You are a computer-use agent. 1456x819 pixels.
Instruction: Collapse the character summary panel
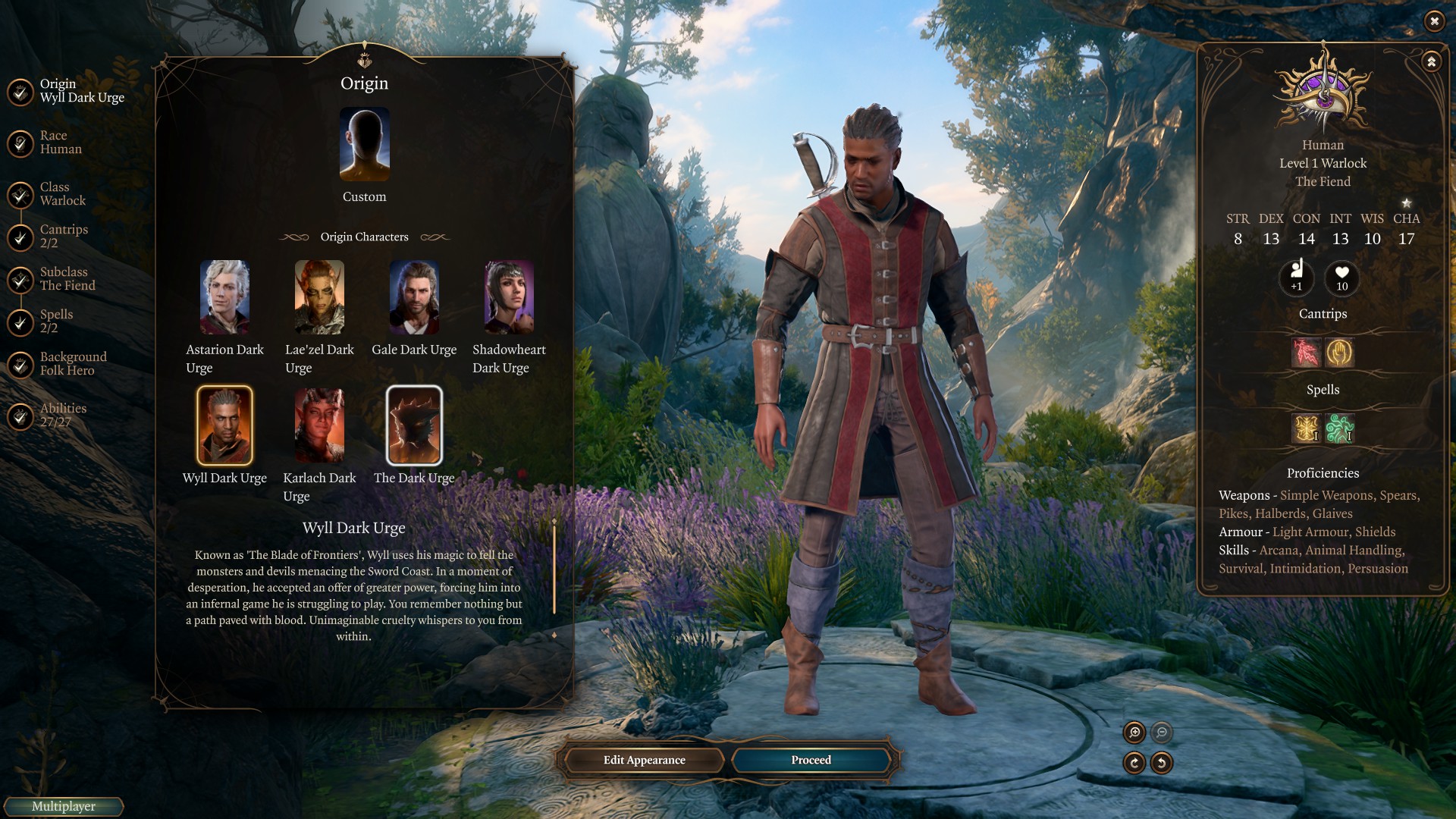[1431, 62]
